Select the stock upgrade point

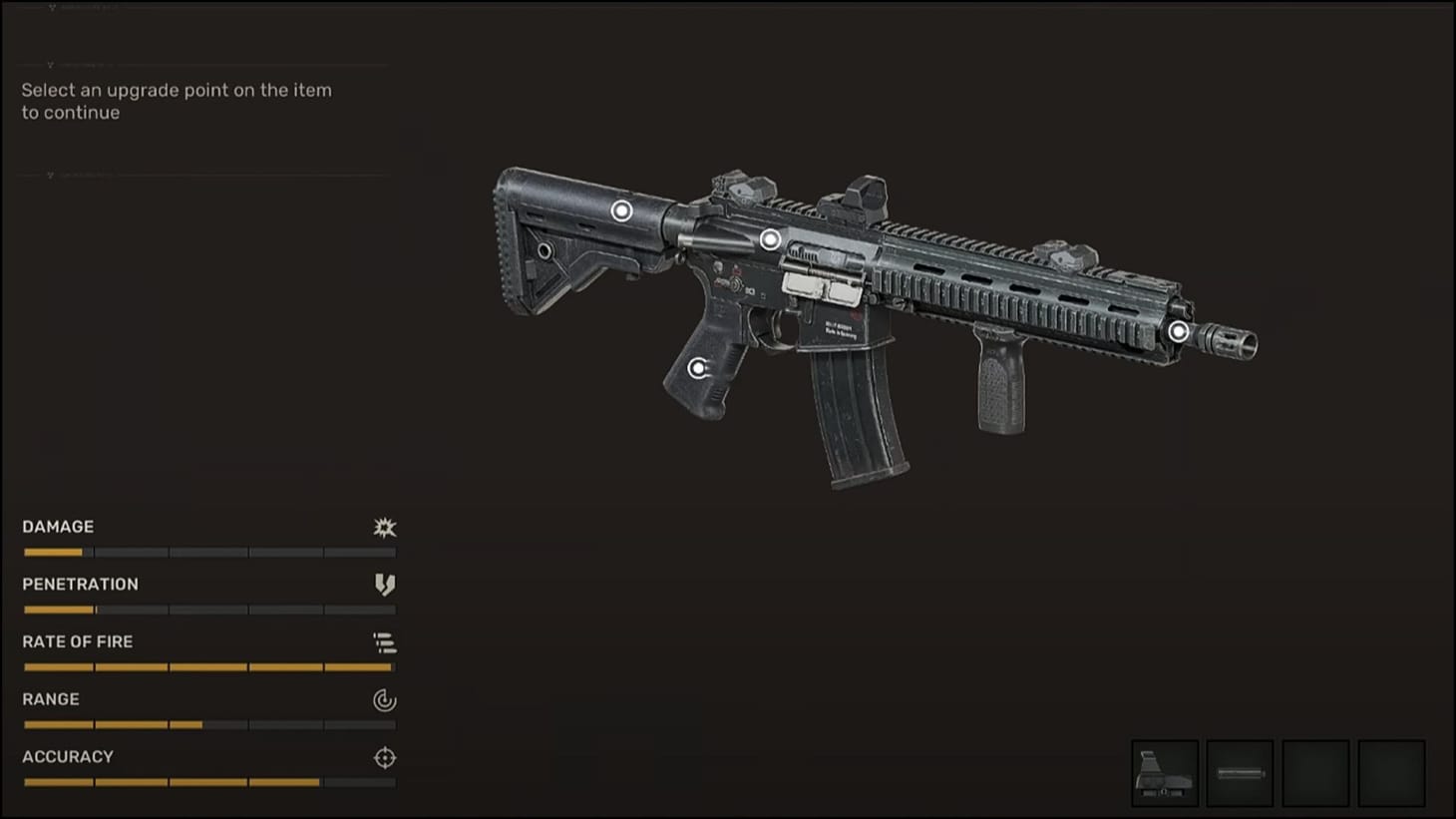coord(623,210)
